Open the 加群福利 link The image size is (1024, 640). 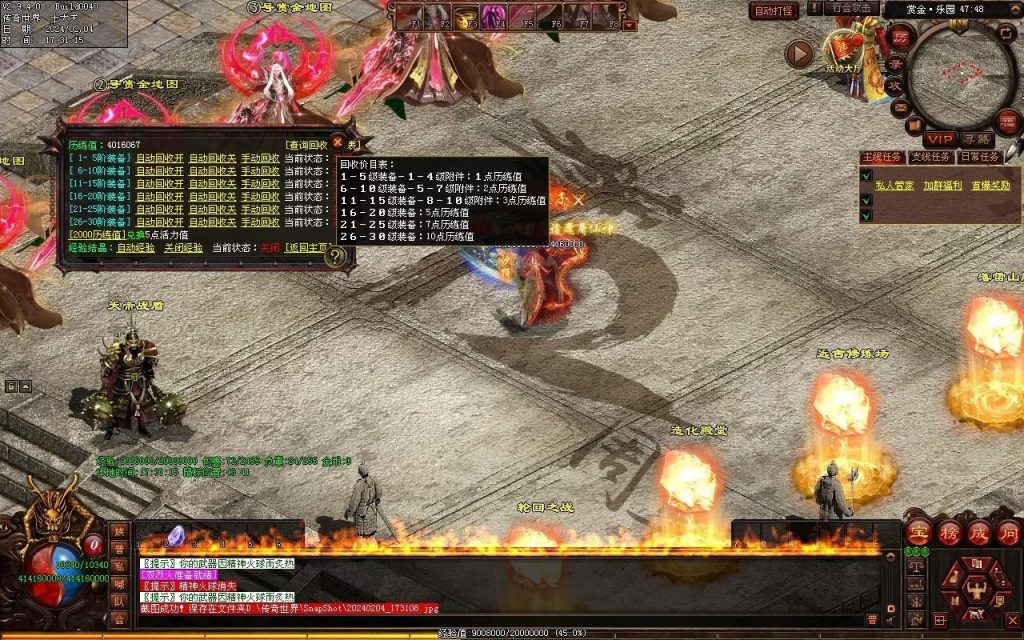[x=942, y=185]
